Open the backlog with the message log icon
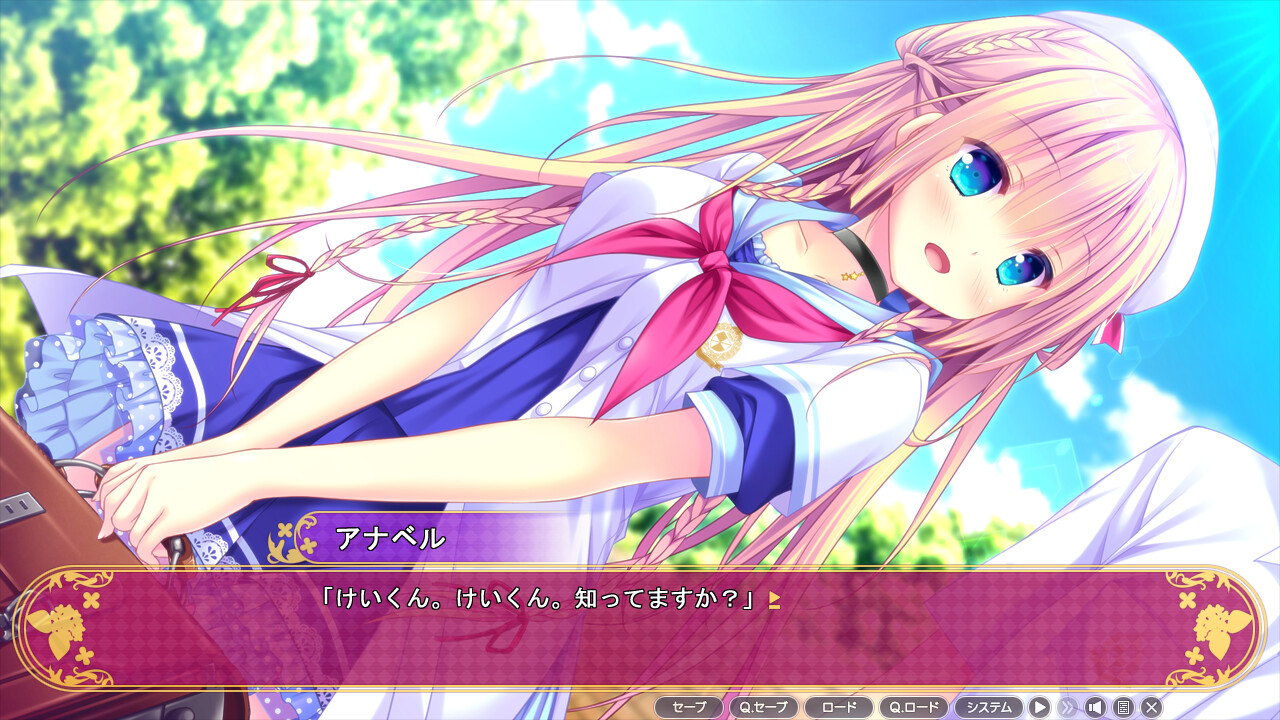The image size is (1280, 720). point(1125,707)
